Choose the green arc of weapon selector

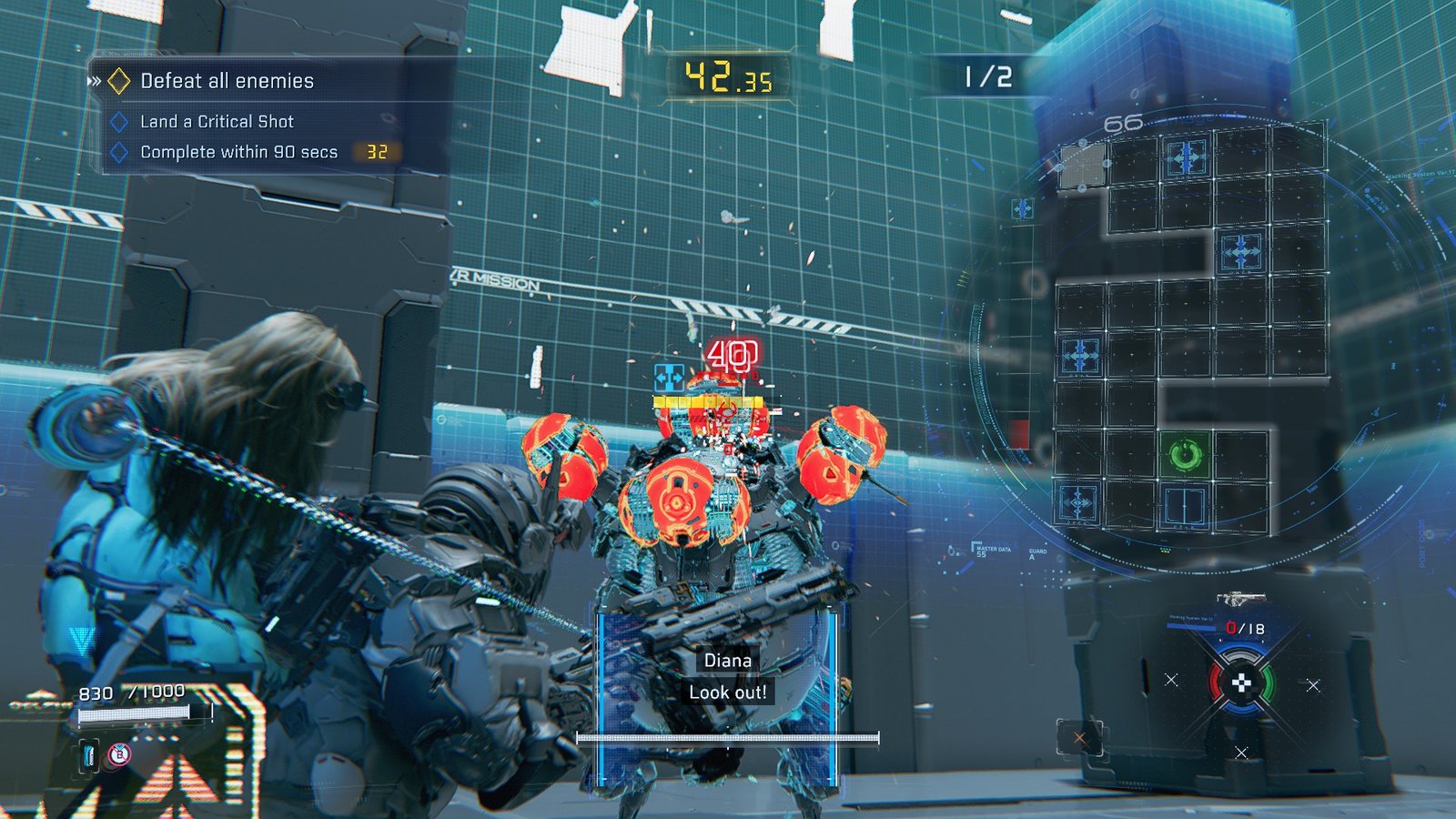[1267, 682]
